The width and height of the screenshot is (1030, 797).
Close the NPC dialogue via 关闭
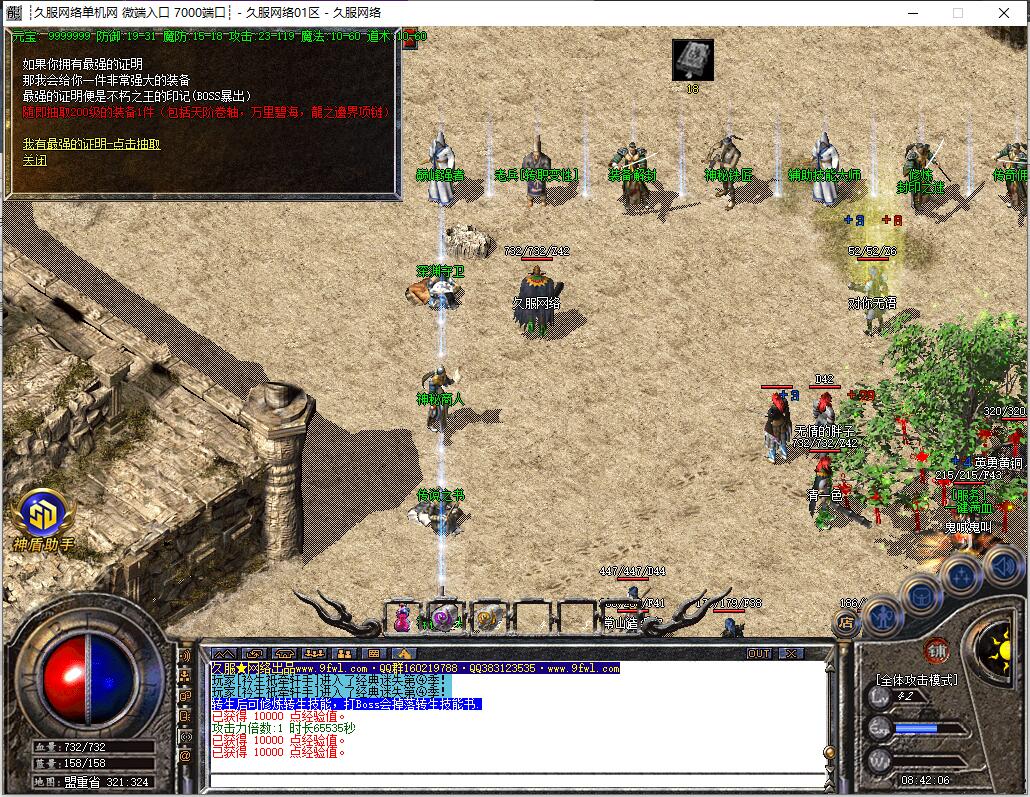coord(35,160)
